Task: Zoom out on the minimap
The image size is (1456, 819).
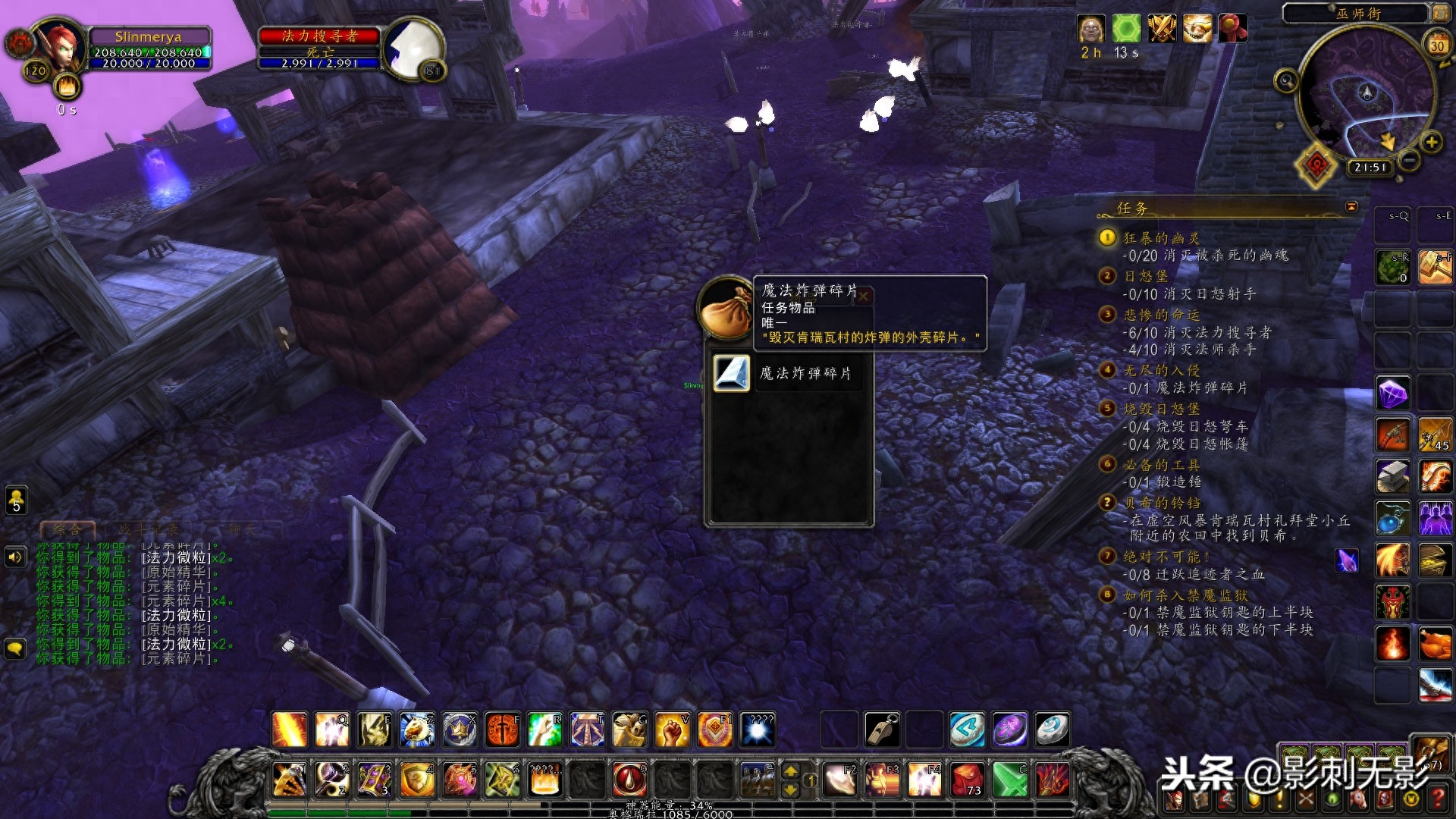Action: coord(1409,160)
